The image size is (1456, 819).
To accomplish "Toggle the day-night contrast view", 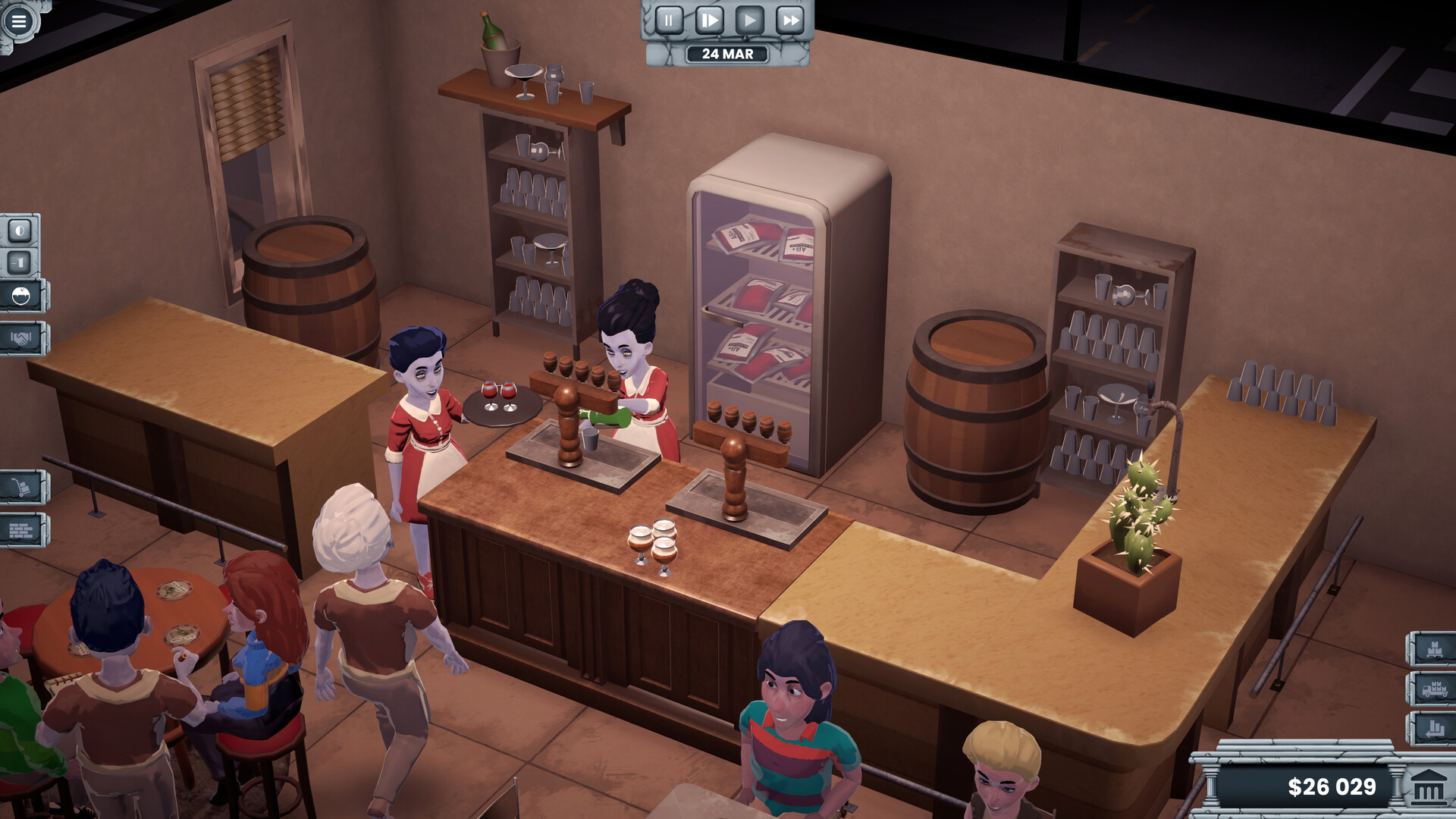I will coord(21,230).
